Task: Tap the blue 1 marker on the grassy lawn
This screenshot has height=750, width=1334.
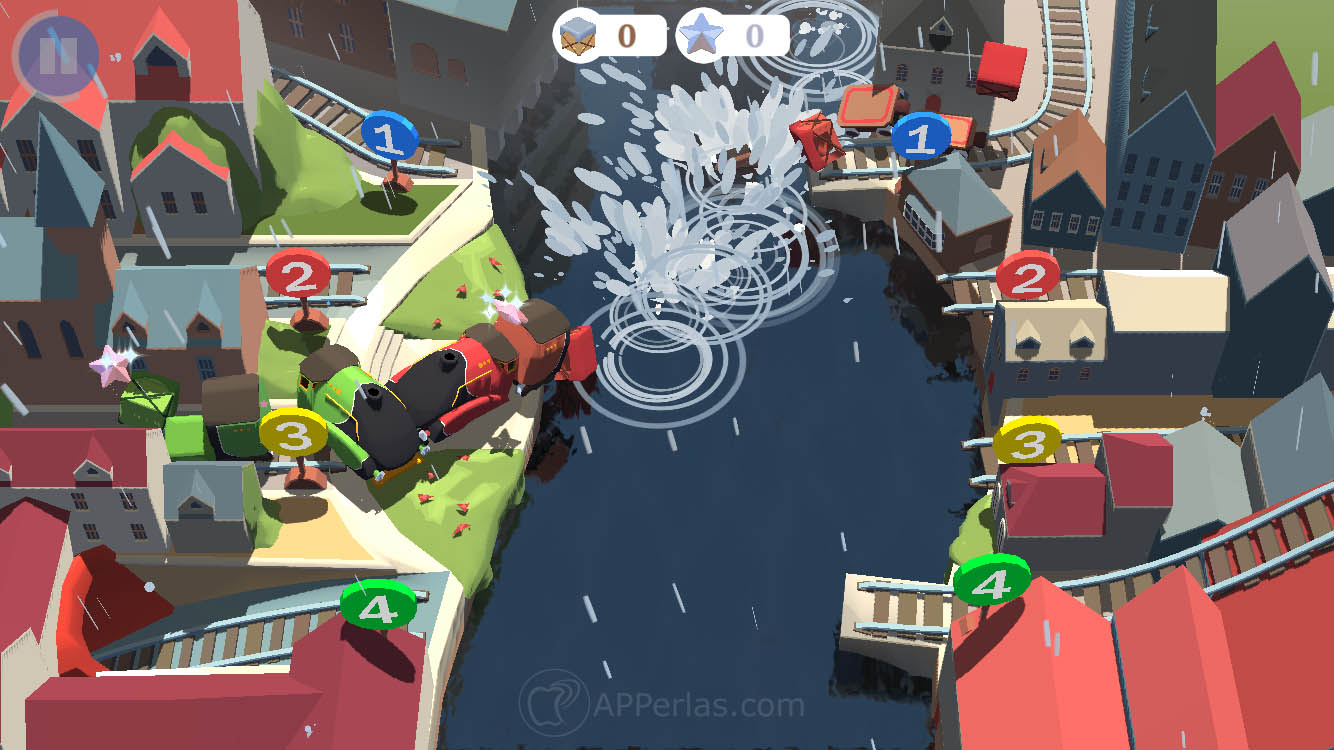Action: tap(391, 137)
